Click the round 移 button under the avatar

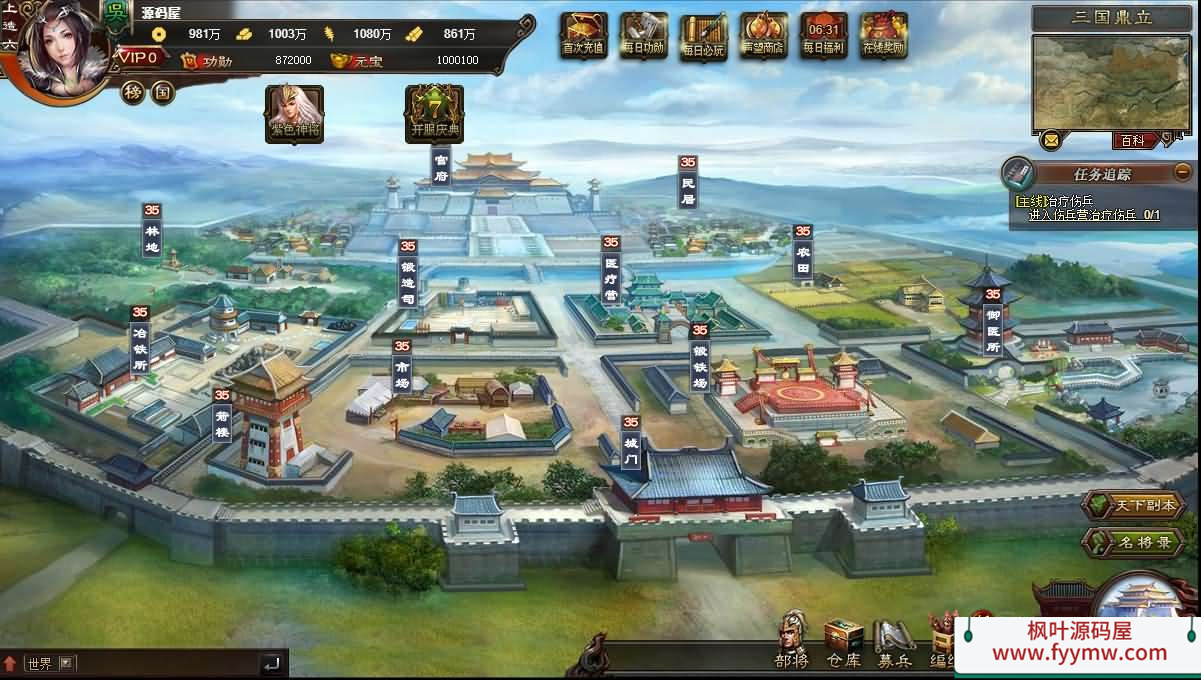[x=133, y=93]
